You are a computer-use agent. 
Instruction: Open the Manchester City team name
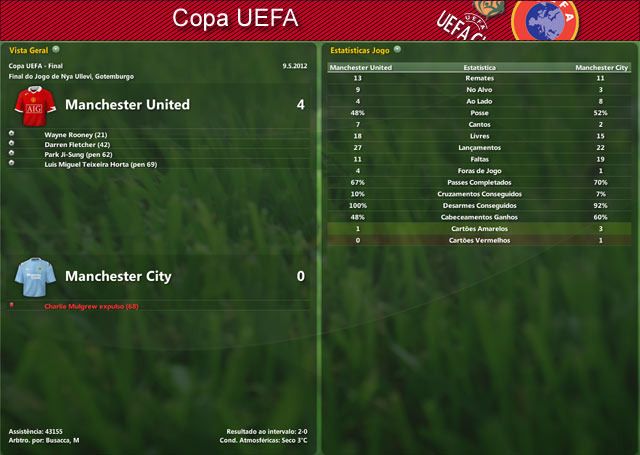(x=118, y=276)
